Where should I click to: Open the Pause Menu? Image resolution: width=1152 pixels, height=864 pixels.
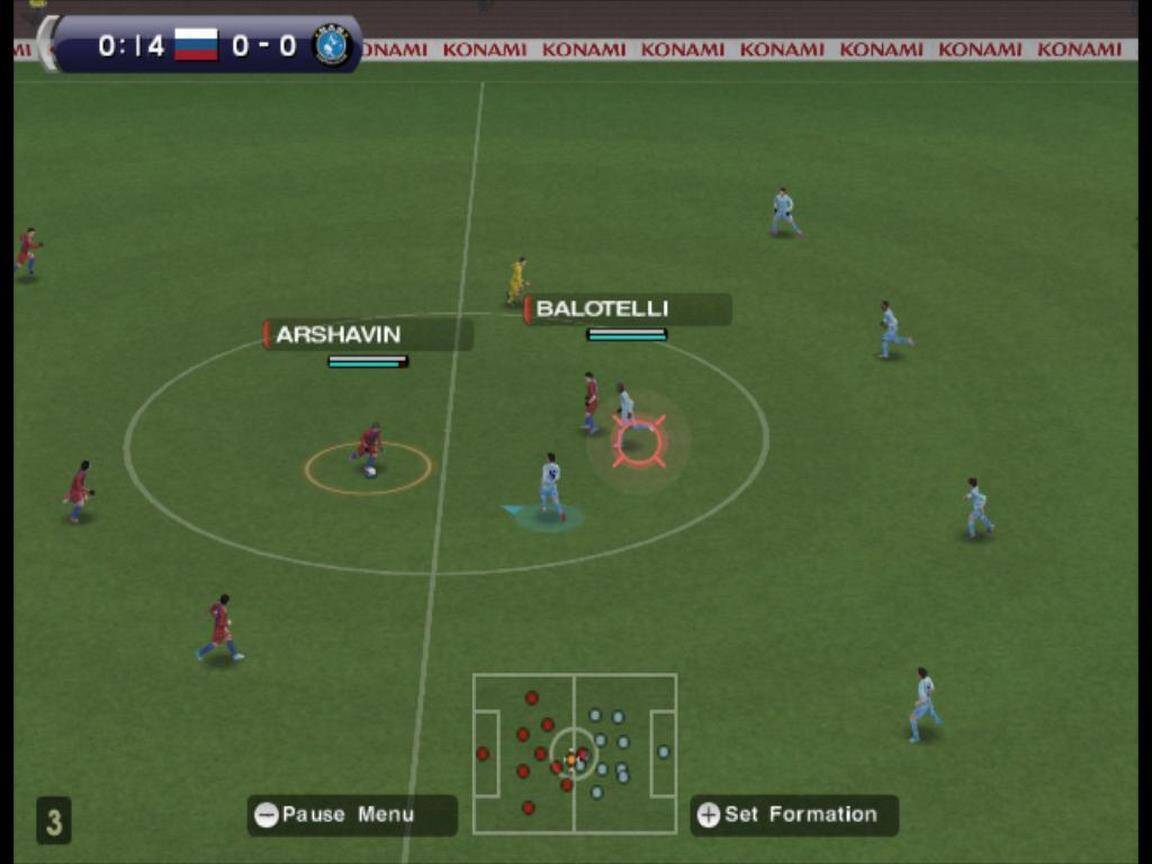click(x=351, y=815)
